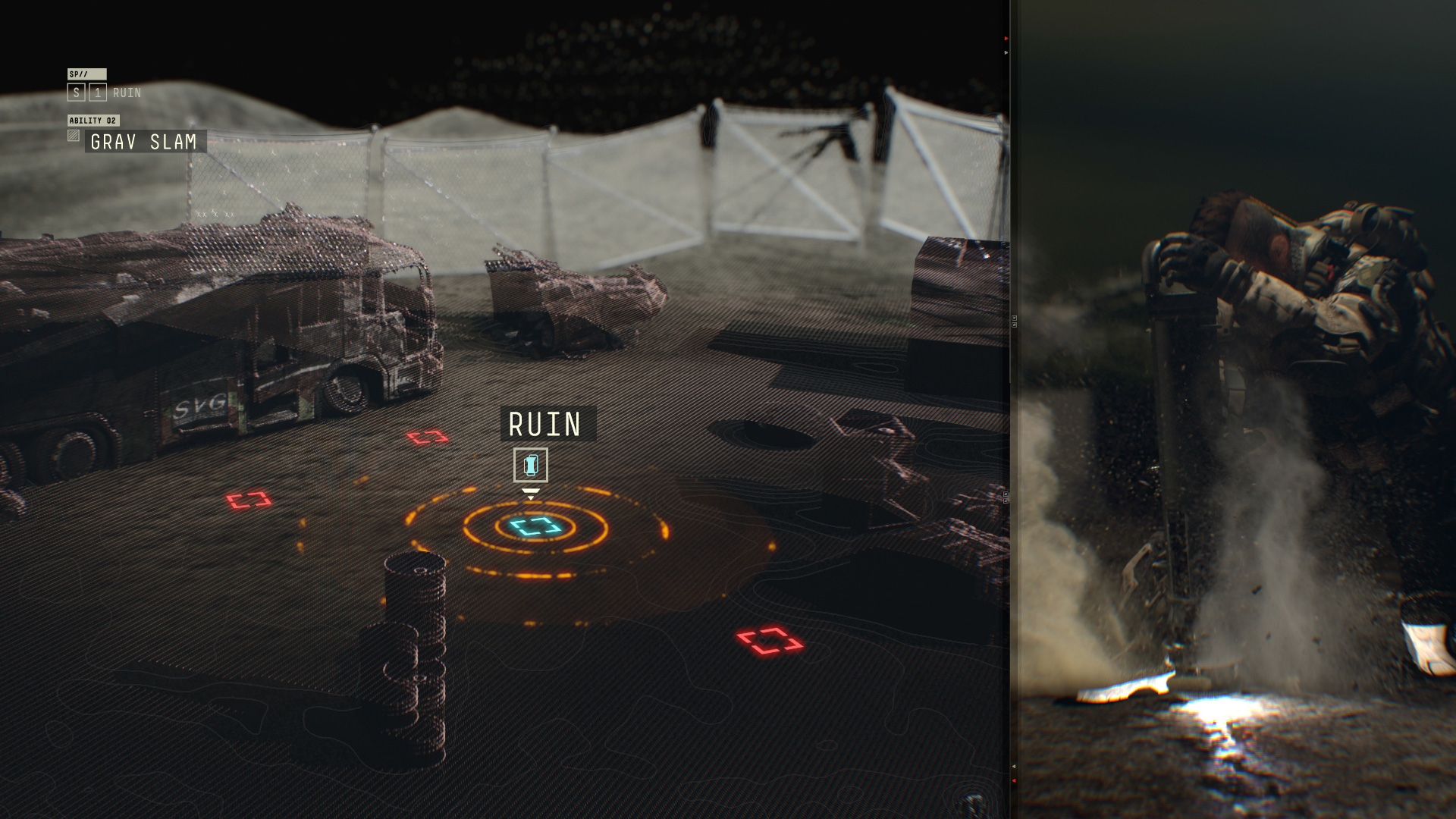The width and height of the screenshot is (1456, 819).
Task: Click the Ruin specialist icon above the marker
Action: click(x=531, y=465)
